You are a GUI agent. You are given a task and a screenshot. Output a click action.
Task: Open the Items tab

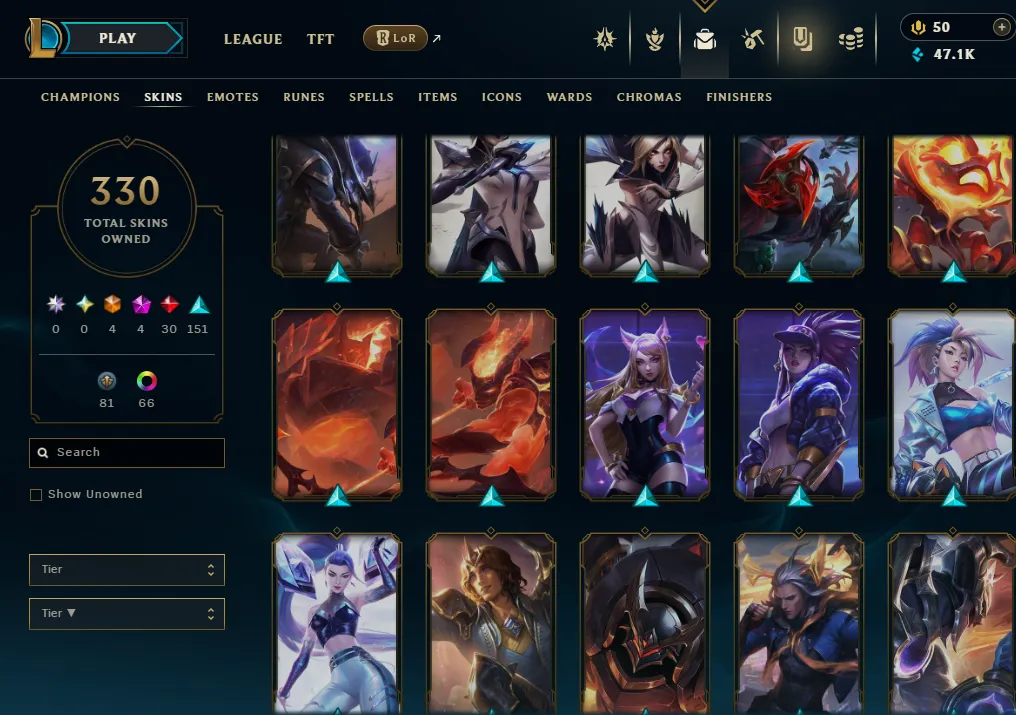pos(438,97)
